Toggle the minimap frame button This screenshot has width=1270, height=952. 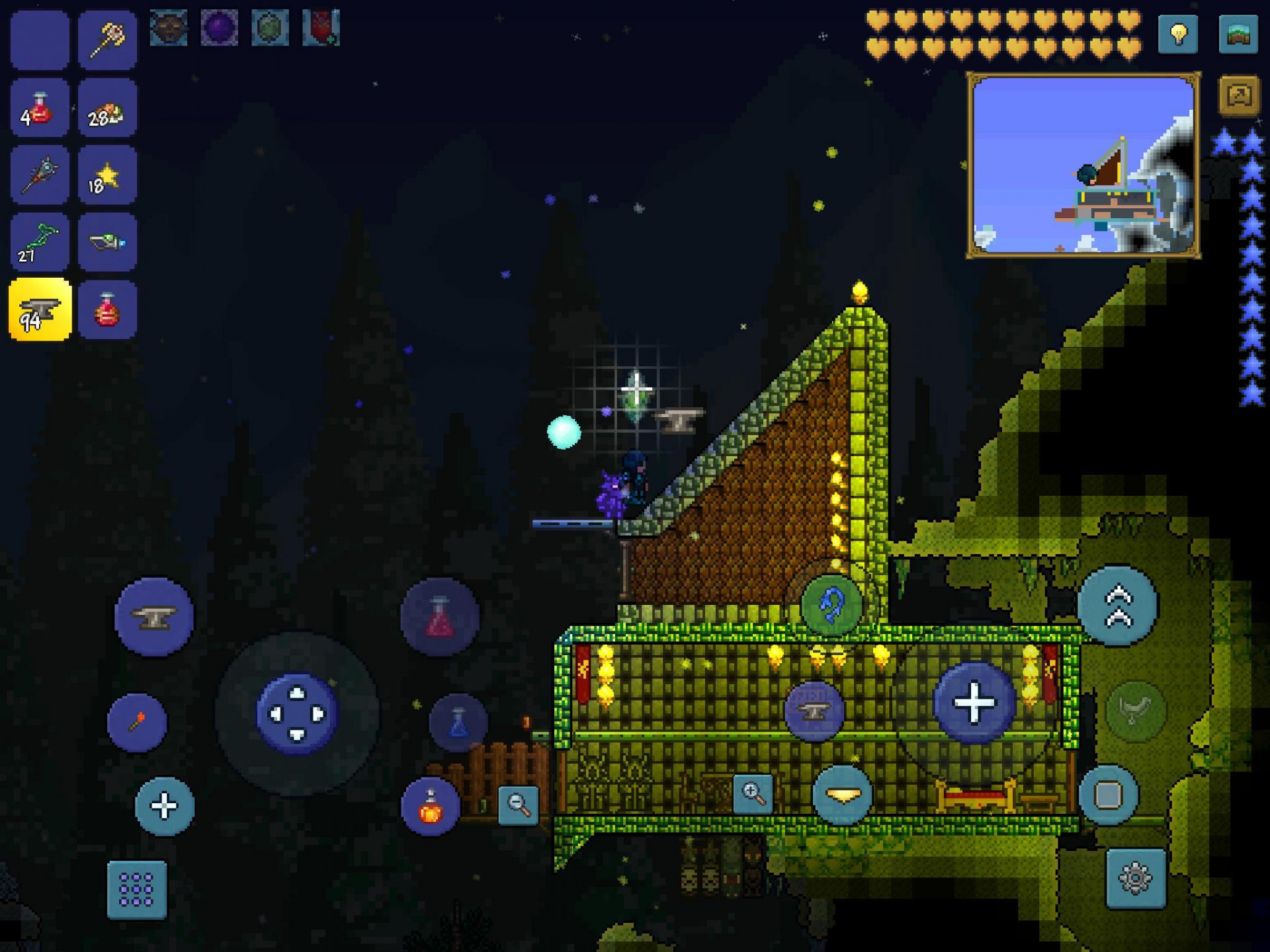(1238, 97)
